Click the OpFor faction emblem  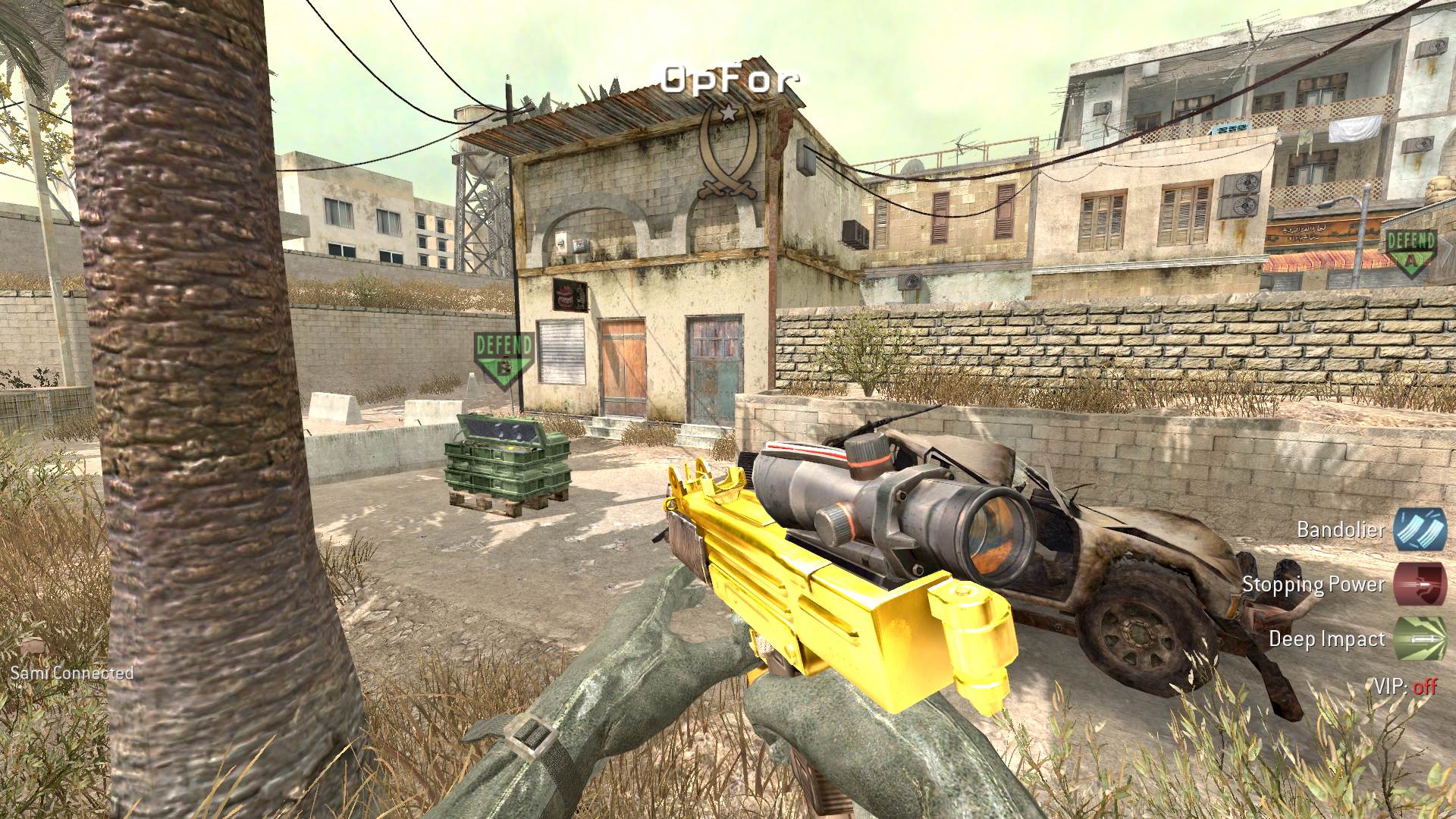(728, 151)
